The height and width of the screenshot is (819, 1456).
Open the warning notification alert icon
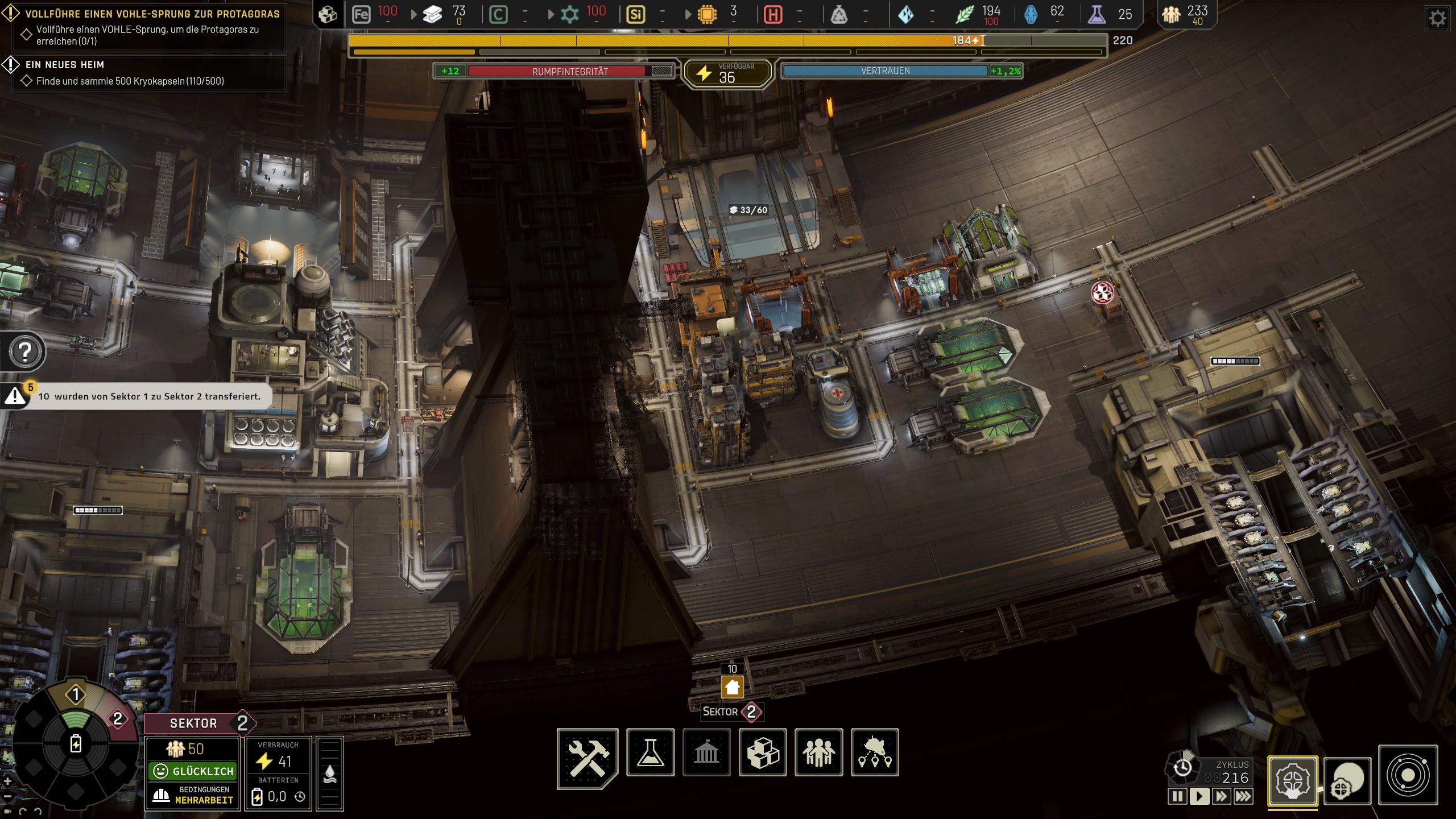click(15, 396)
